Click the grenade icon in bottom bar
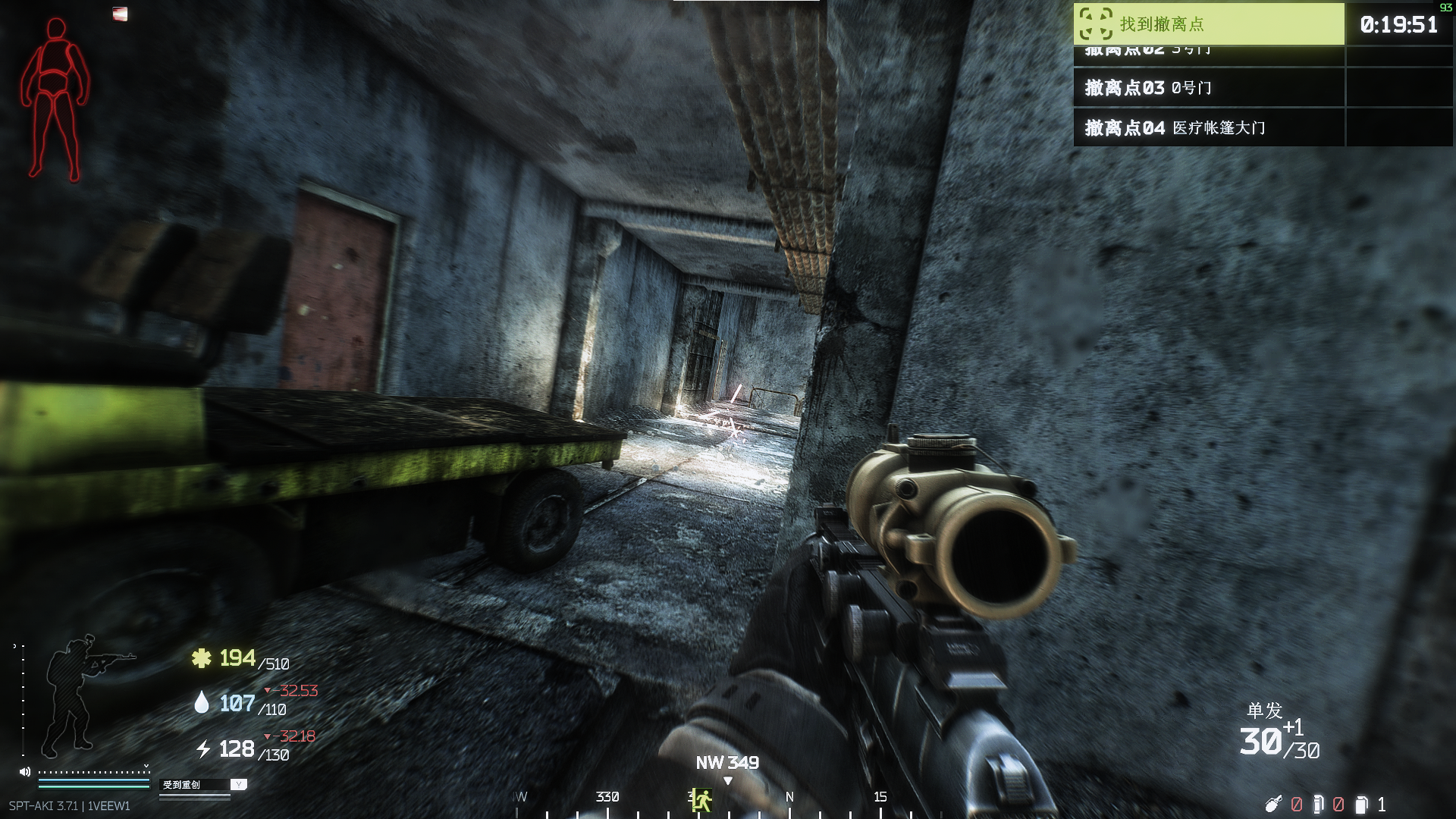1456x819 pixels. click(x=1272, y=804)
